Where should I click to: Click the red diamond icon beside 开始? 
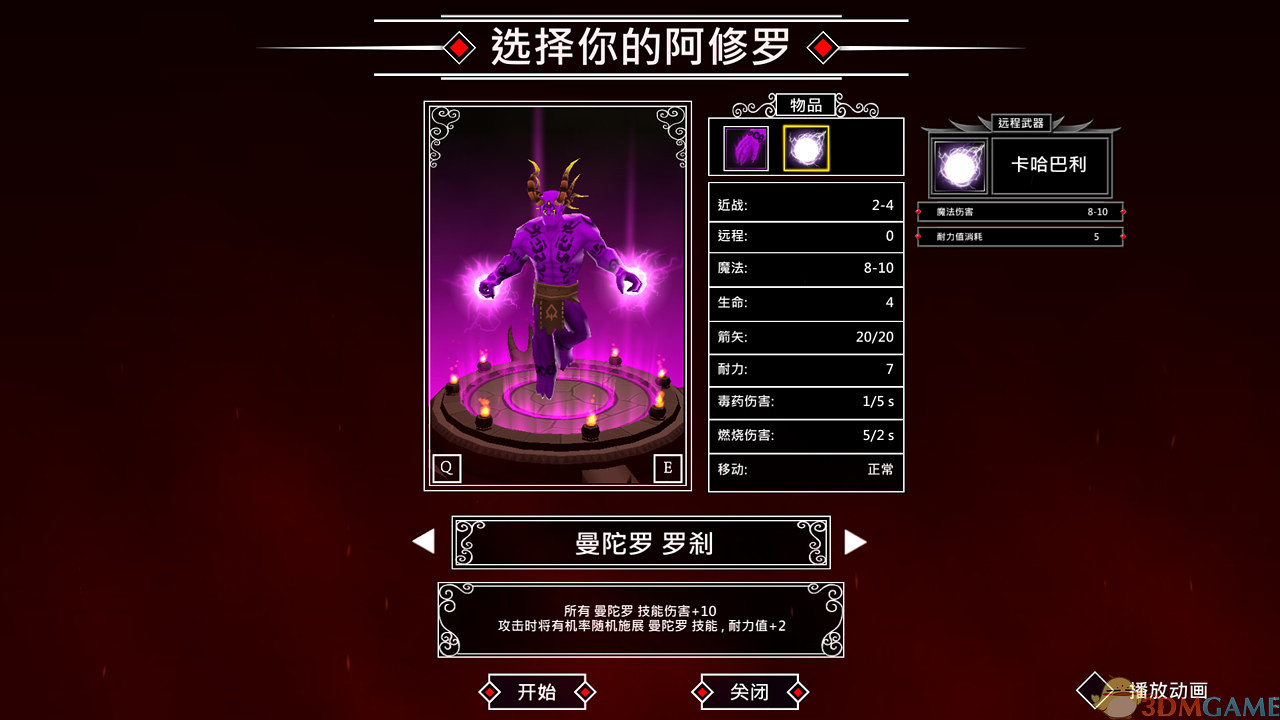pyautogui.click(x=489, y=691)
